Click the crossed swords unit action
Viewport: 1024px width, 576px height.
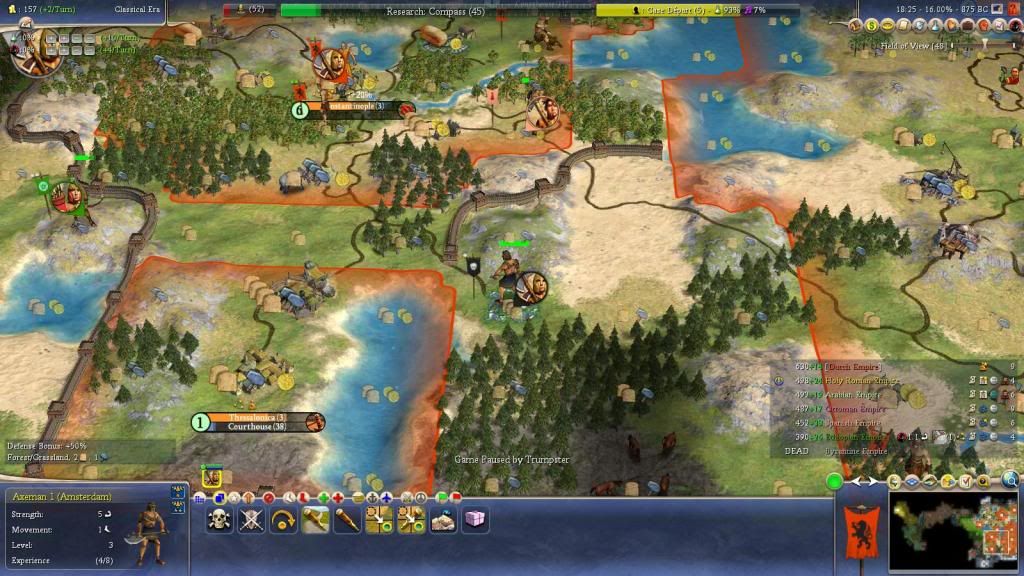252,519
